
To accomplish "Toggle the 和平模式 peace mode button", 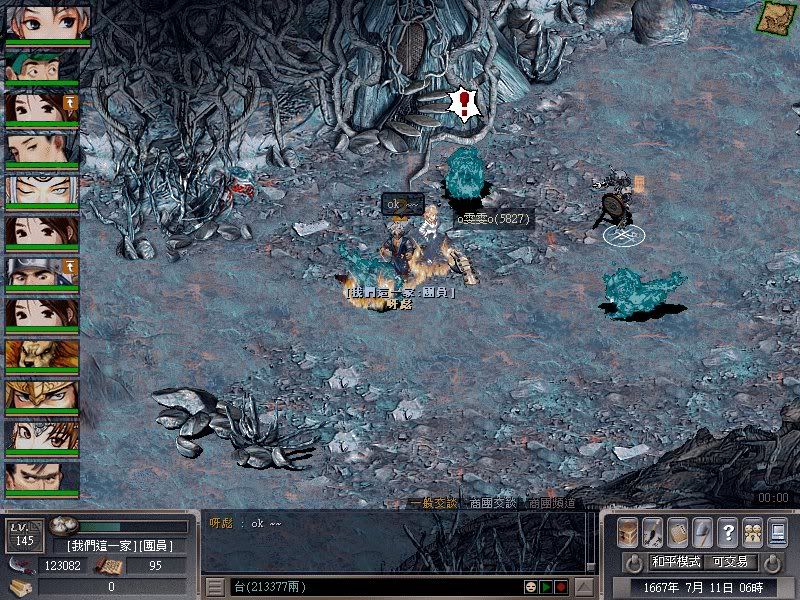I will click(676, 562).
